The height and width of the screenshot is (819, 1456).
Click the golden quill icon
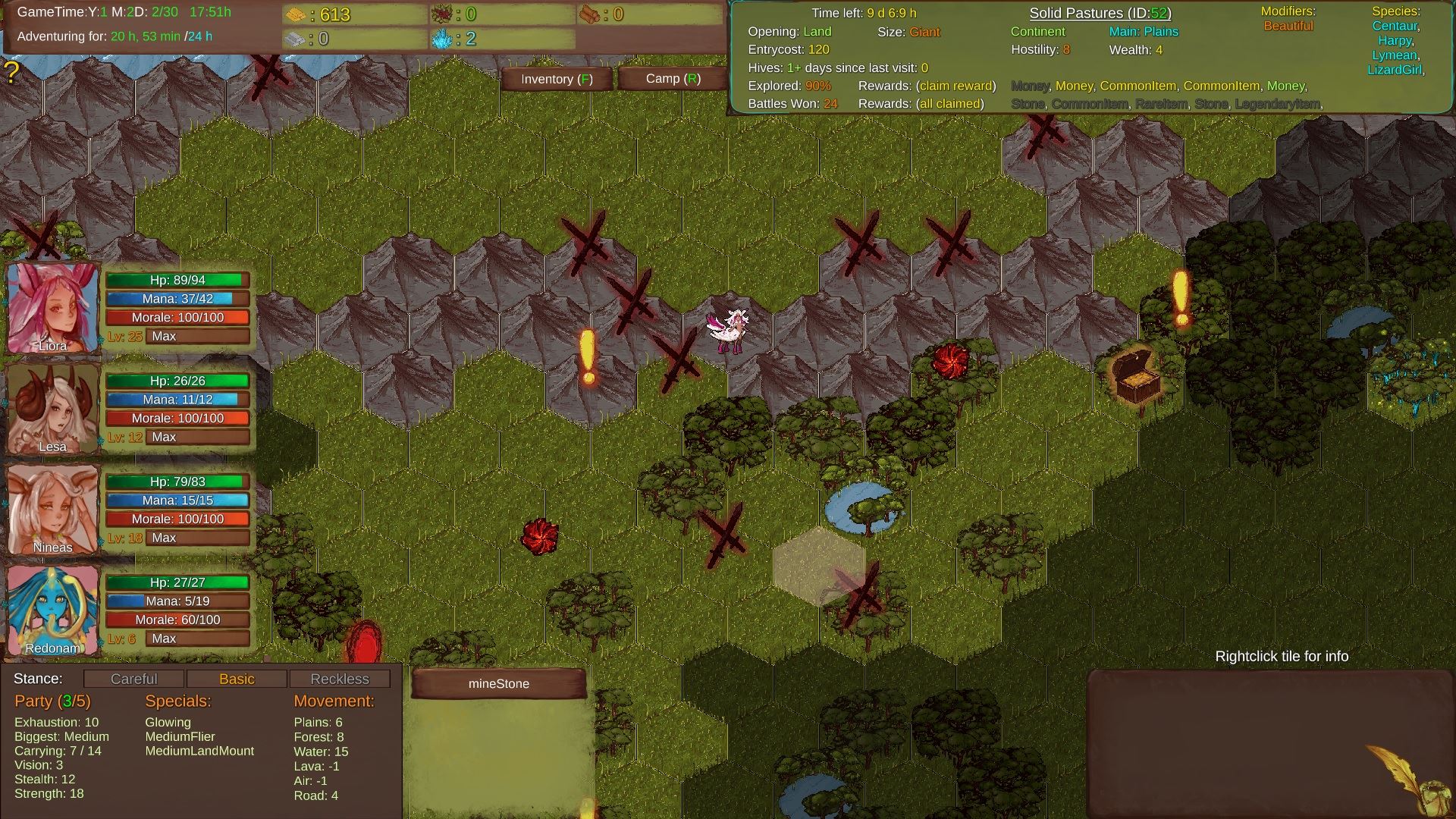coord(1403,777)
